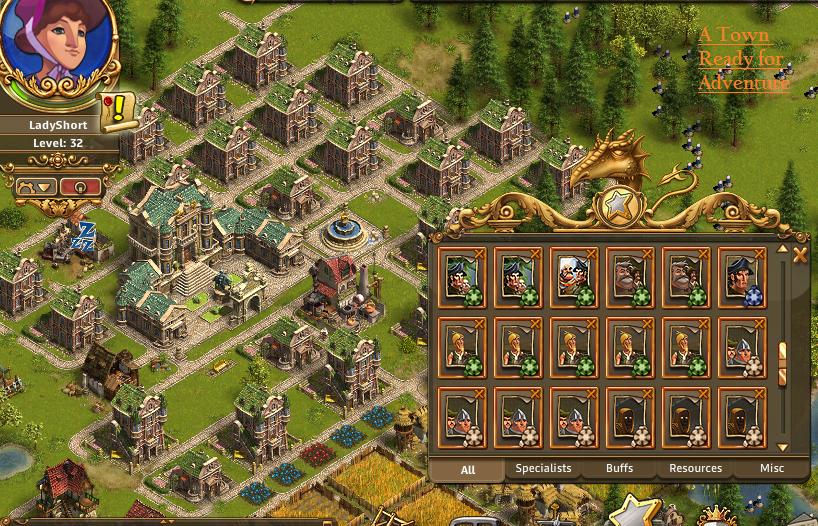The image size is (818, 526).
Task: Show the Buffs tab
Action: tap(619, 468)
